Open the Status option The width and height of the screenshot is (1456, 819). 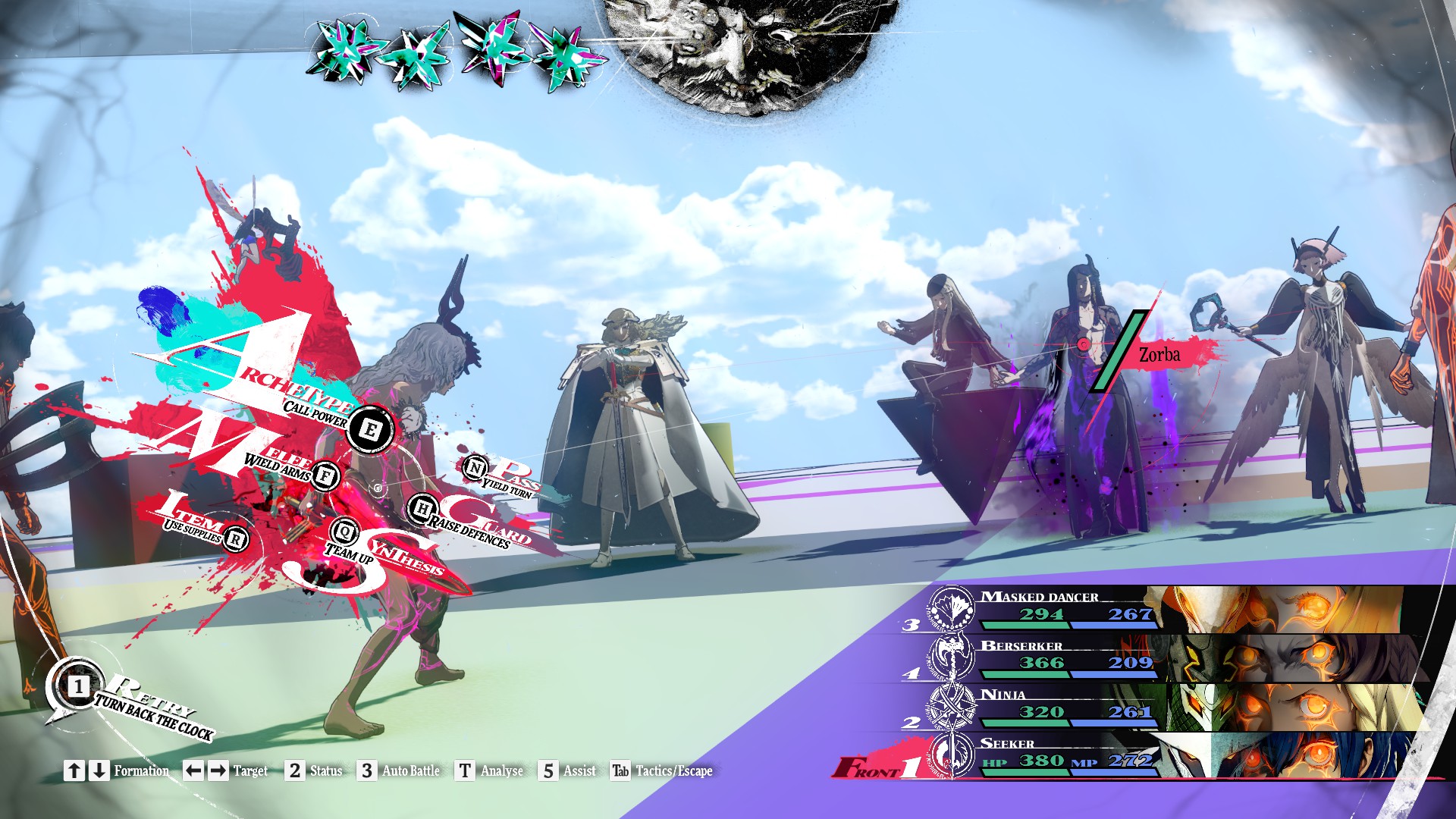point(315,770)
